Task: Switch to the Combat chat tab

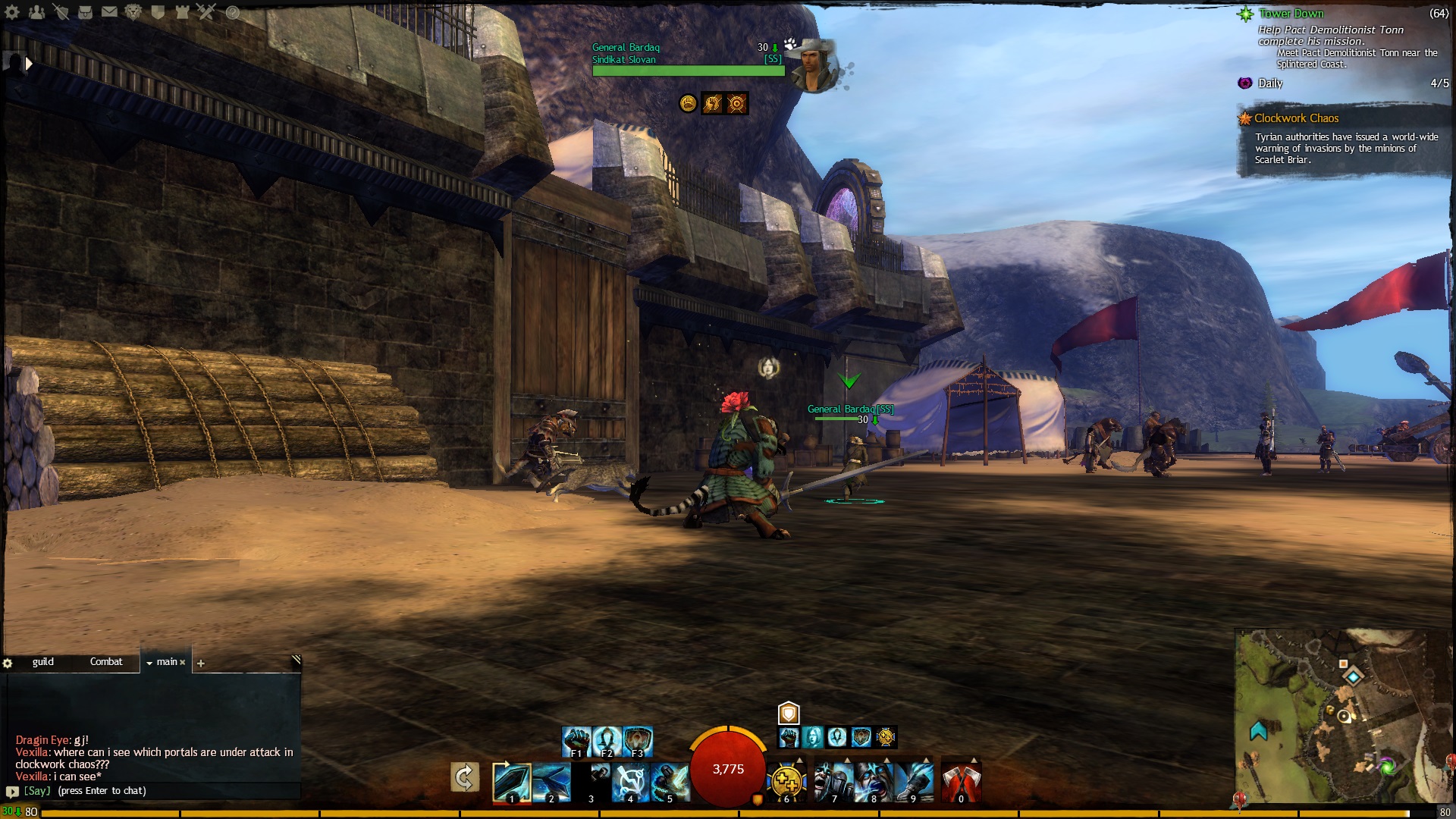Action: [x=106, y=662]
